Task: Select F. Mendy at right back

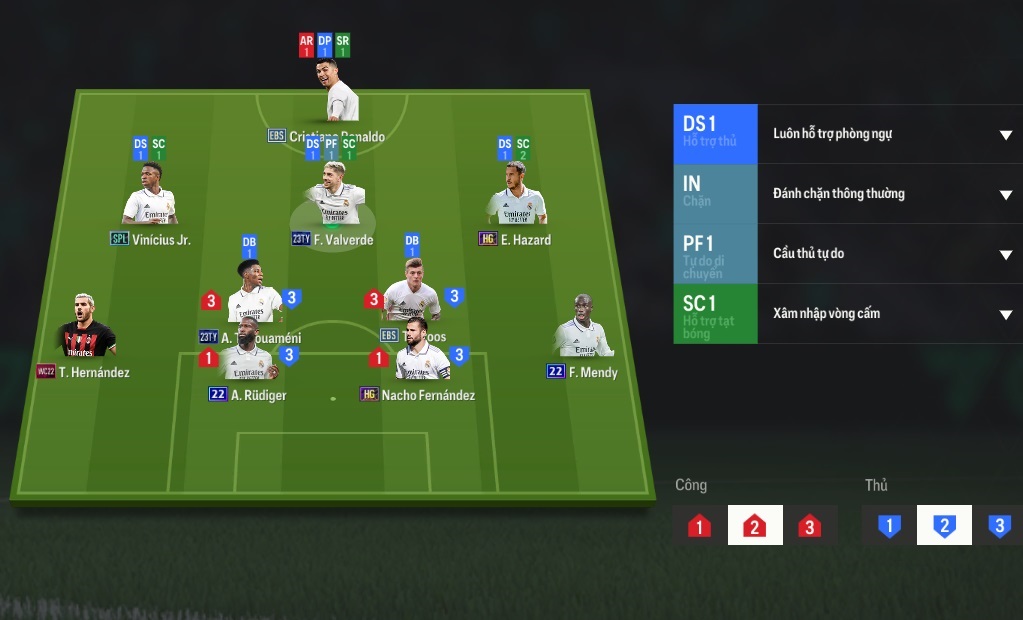Action: tap(584, 330)
